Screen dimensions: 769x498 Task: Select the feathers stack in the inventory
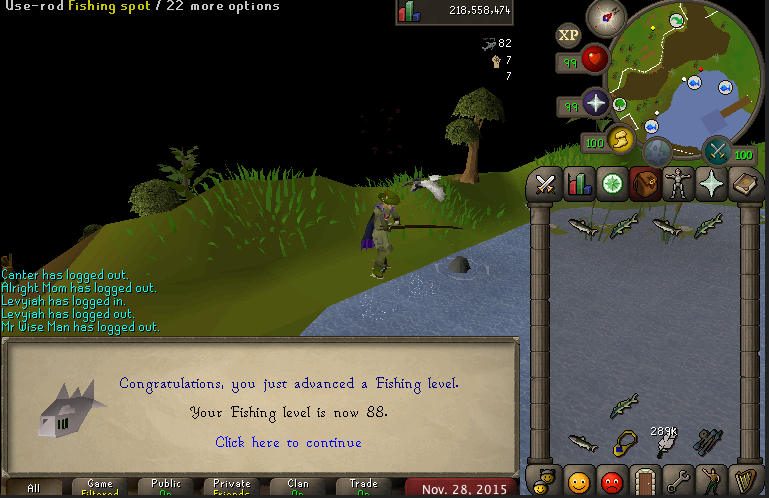(x=665, y=441)
